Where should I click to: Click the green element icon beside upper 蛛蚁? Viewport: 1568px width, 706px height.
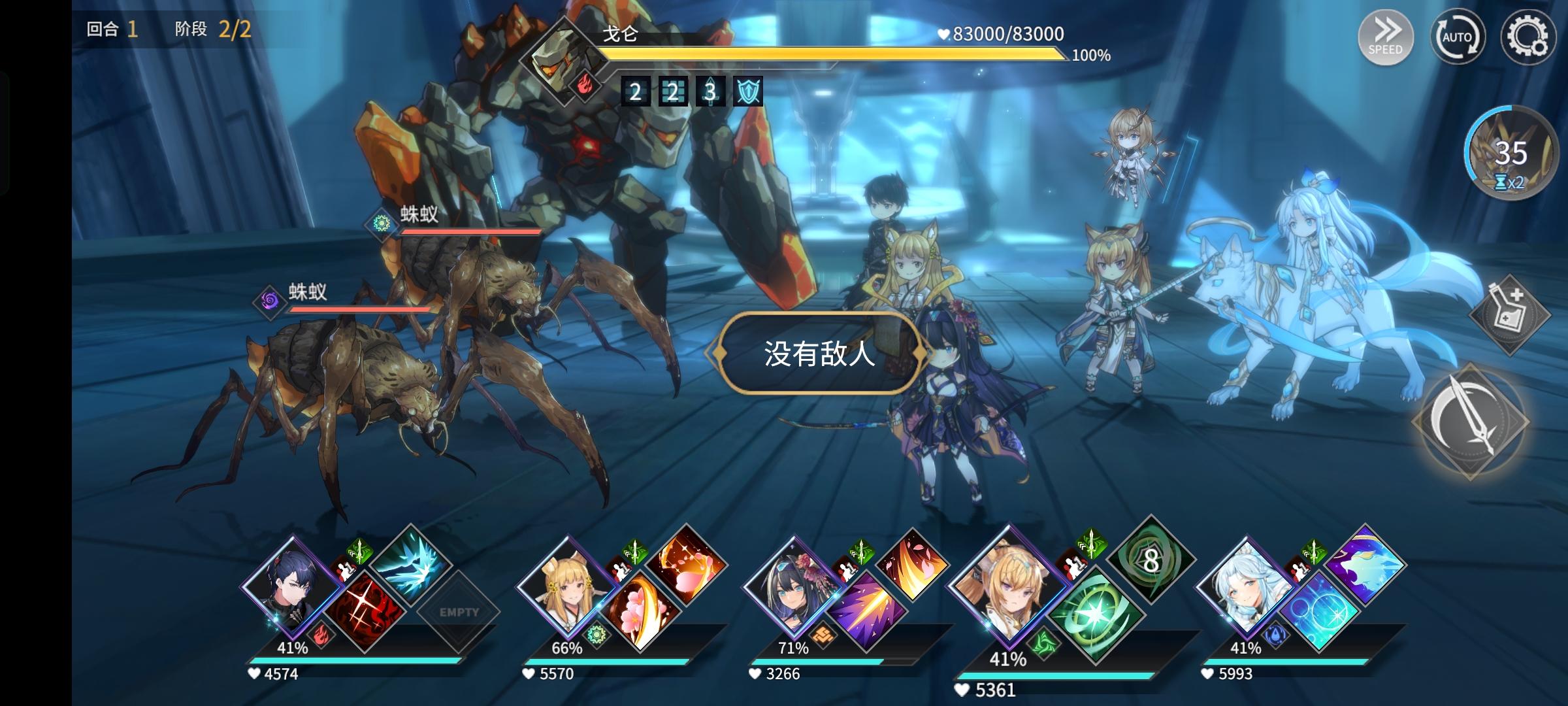click(382, 224)
